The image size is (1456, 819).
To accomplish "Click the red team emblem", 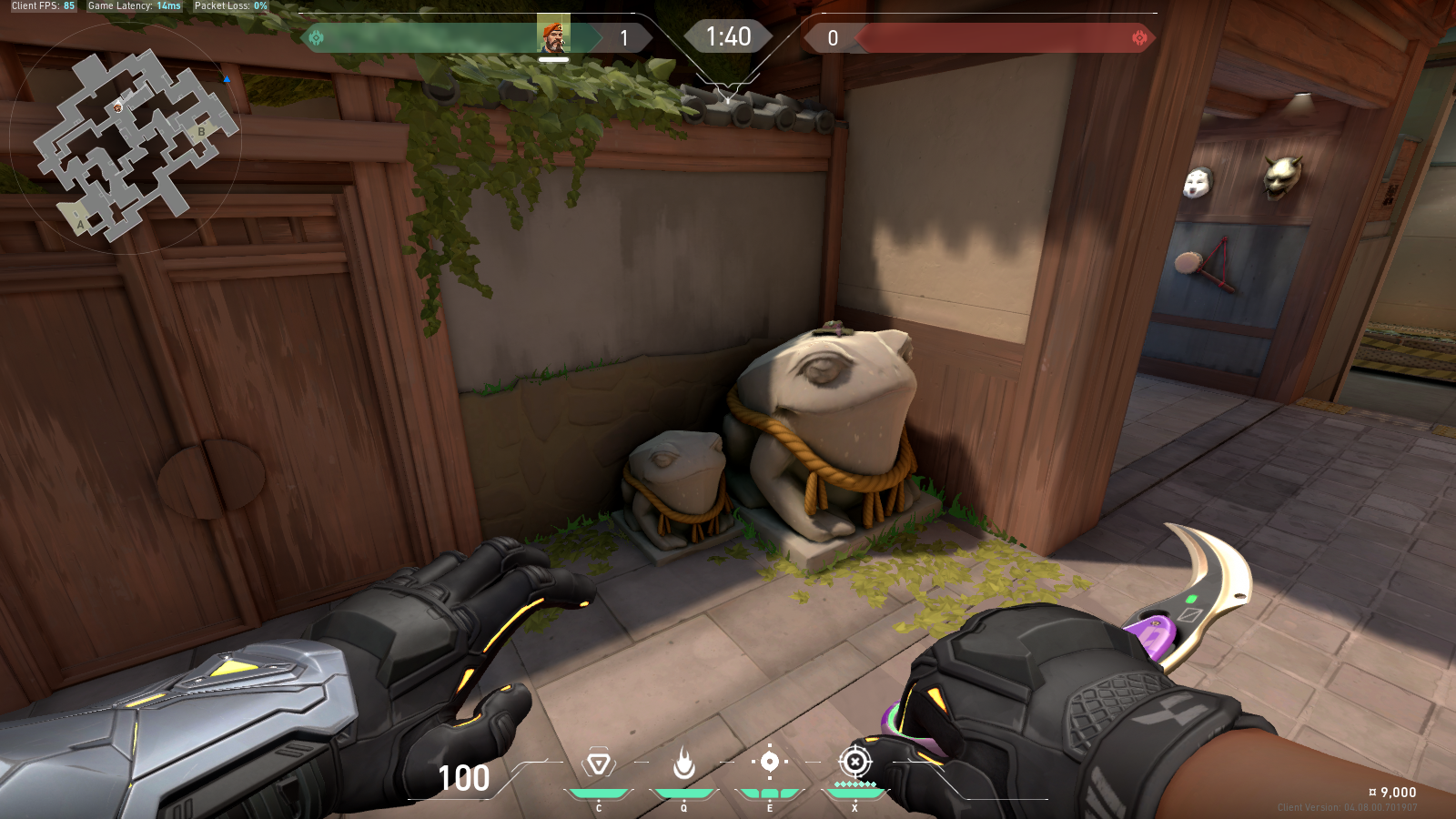I will [1139, 37].
